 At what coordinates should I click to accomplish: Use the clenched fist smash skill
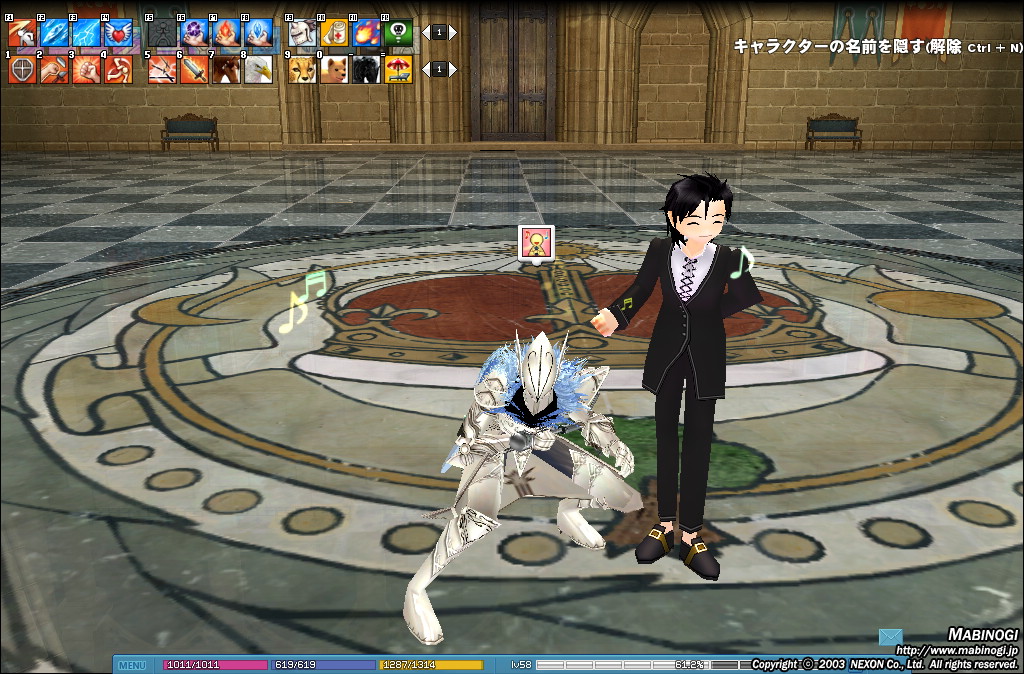tap(86, 69)
